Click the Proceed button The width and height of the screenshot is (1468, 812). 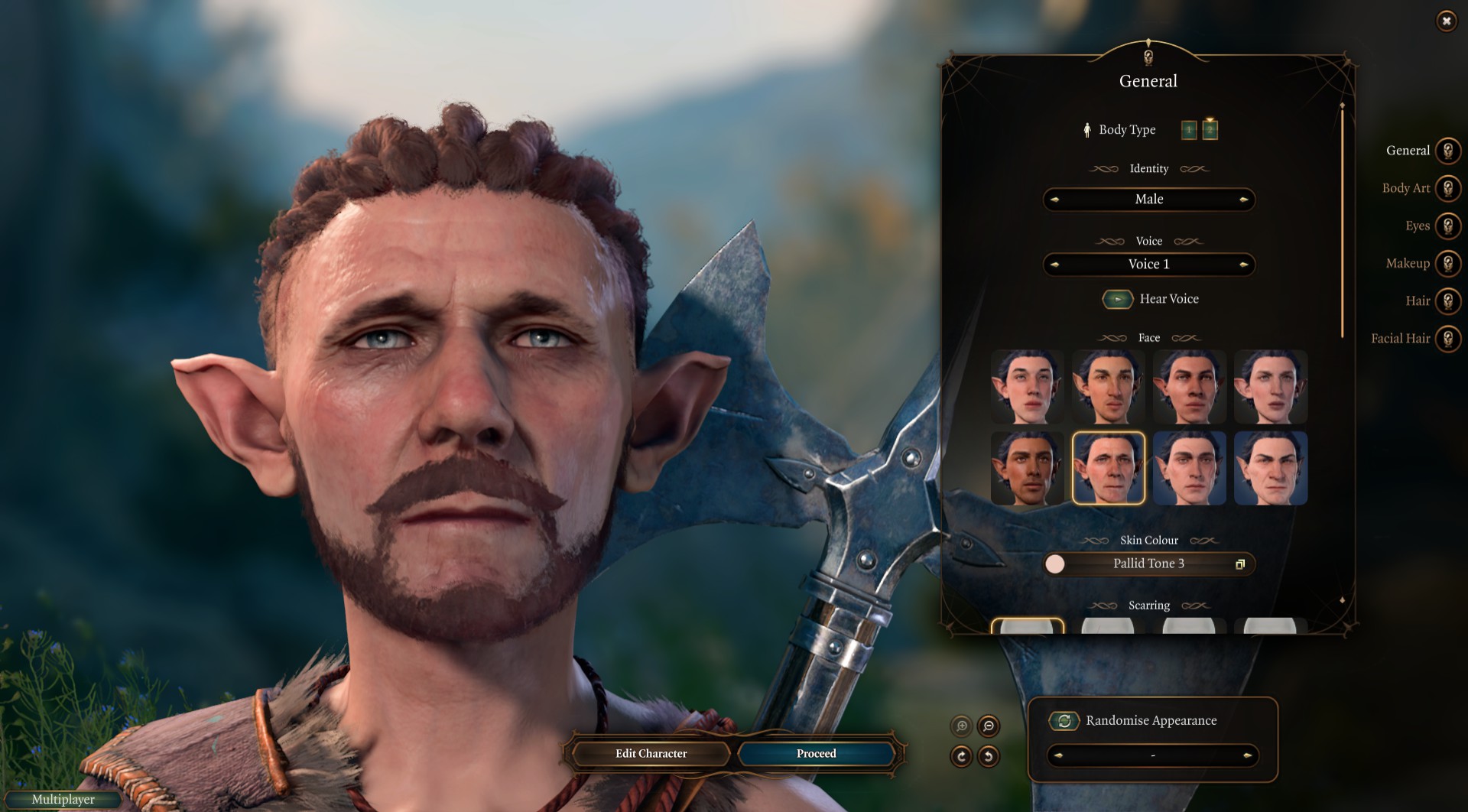[x=816, y=753]
